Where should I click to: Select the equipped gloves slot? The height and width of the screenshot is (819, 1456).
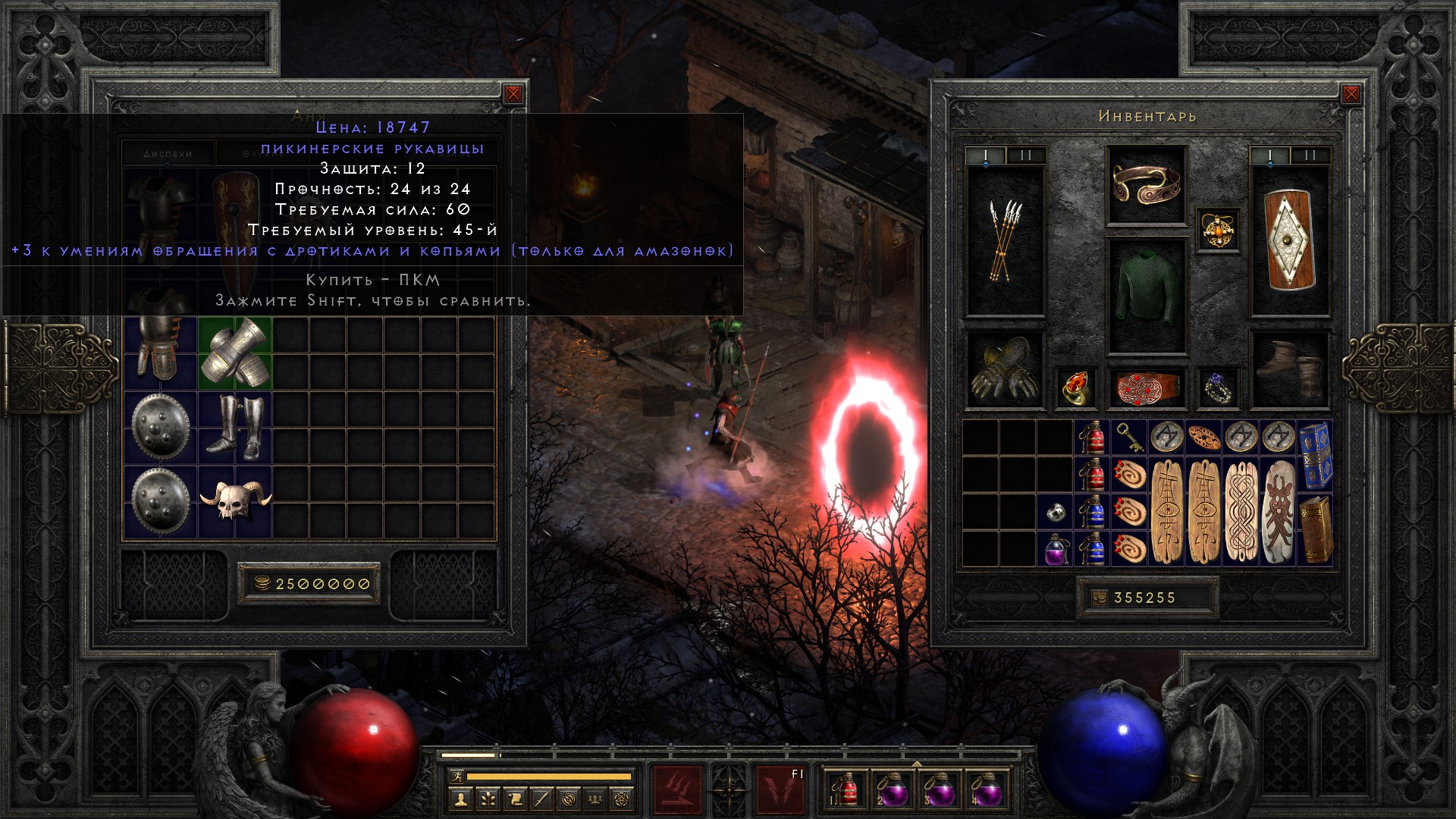1005,370
